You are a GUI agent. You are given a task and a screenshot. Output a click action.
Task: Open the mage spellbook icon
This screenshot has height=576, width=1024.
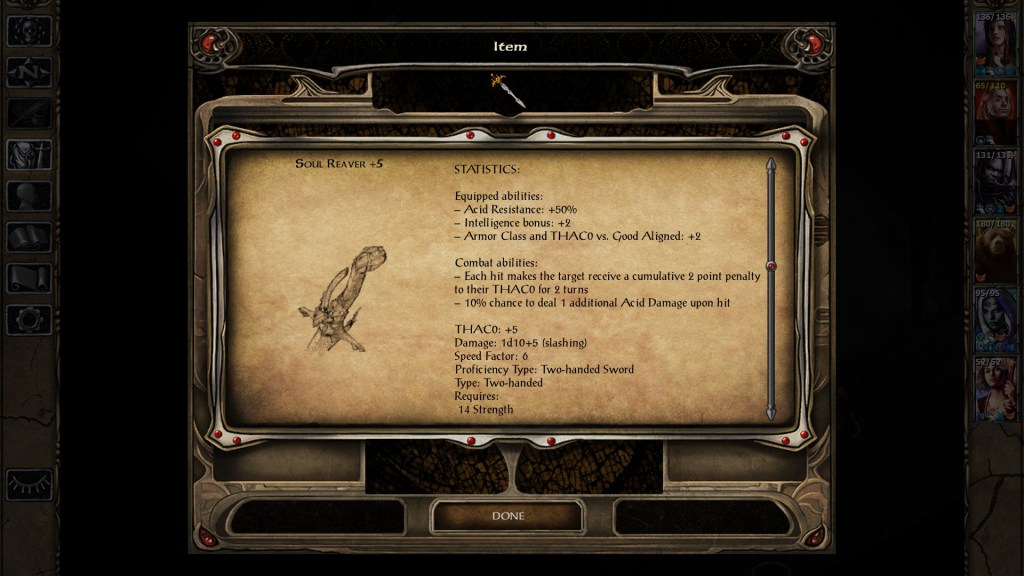point(29,237)
